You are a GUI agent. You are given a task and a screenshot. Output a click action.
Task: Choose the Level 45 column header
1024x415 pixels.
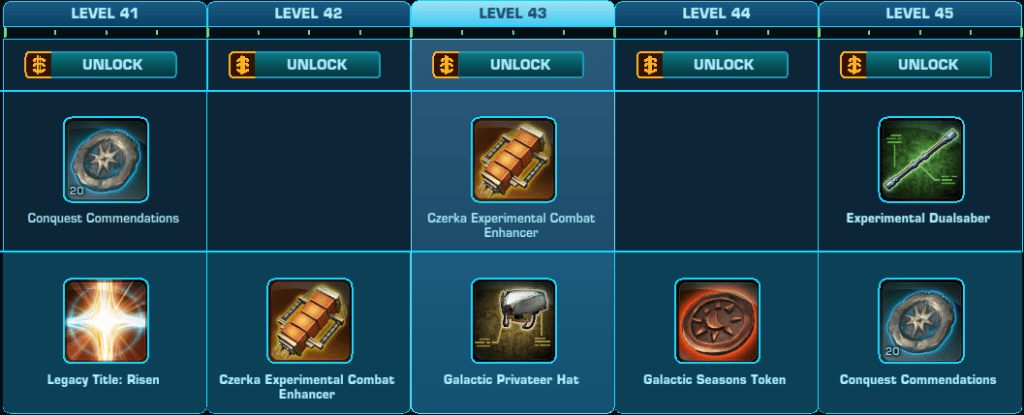(x=921, y=14)
